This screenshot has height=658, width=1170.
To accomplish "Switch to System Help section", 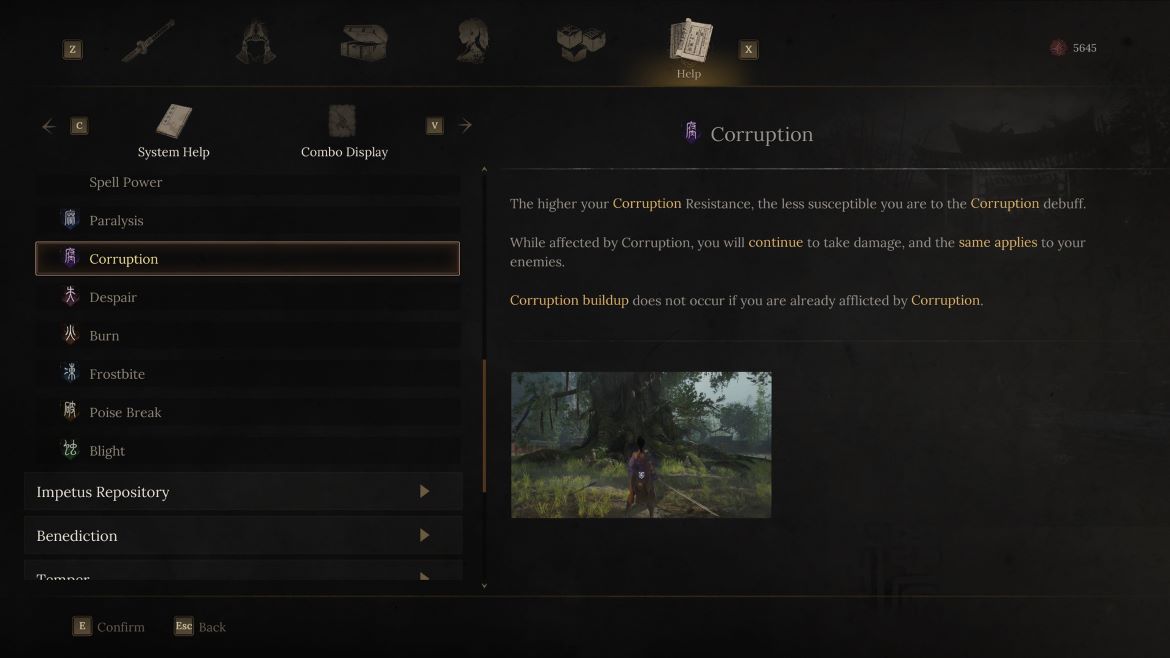I will coord(174,132).
